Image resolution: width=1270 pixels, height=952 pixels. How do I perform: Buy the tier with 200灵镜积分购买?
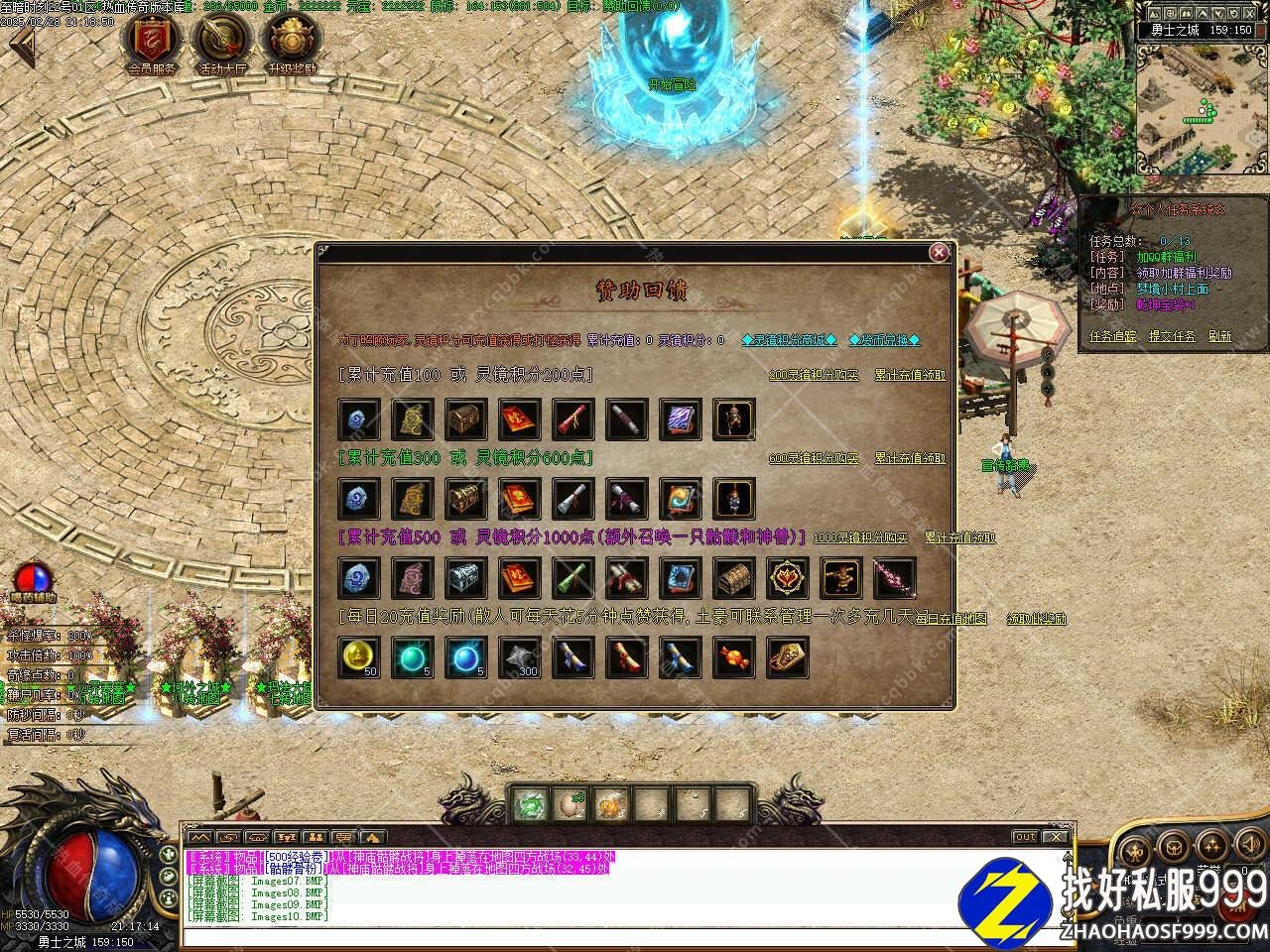(814, 375)
